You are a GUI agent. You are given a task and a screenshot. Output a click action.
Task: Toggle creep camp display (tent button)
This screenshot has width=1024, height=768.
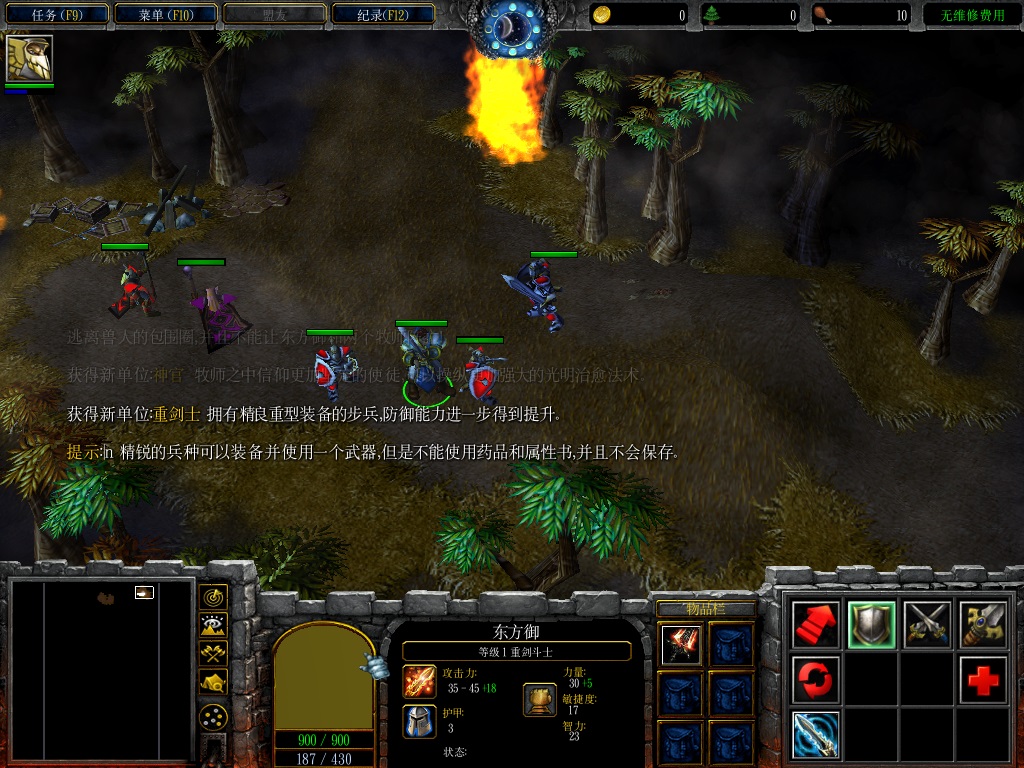(x=213, y=682)
